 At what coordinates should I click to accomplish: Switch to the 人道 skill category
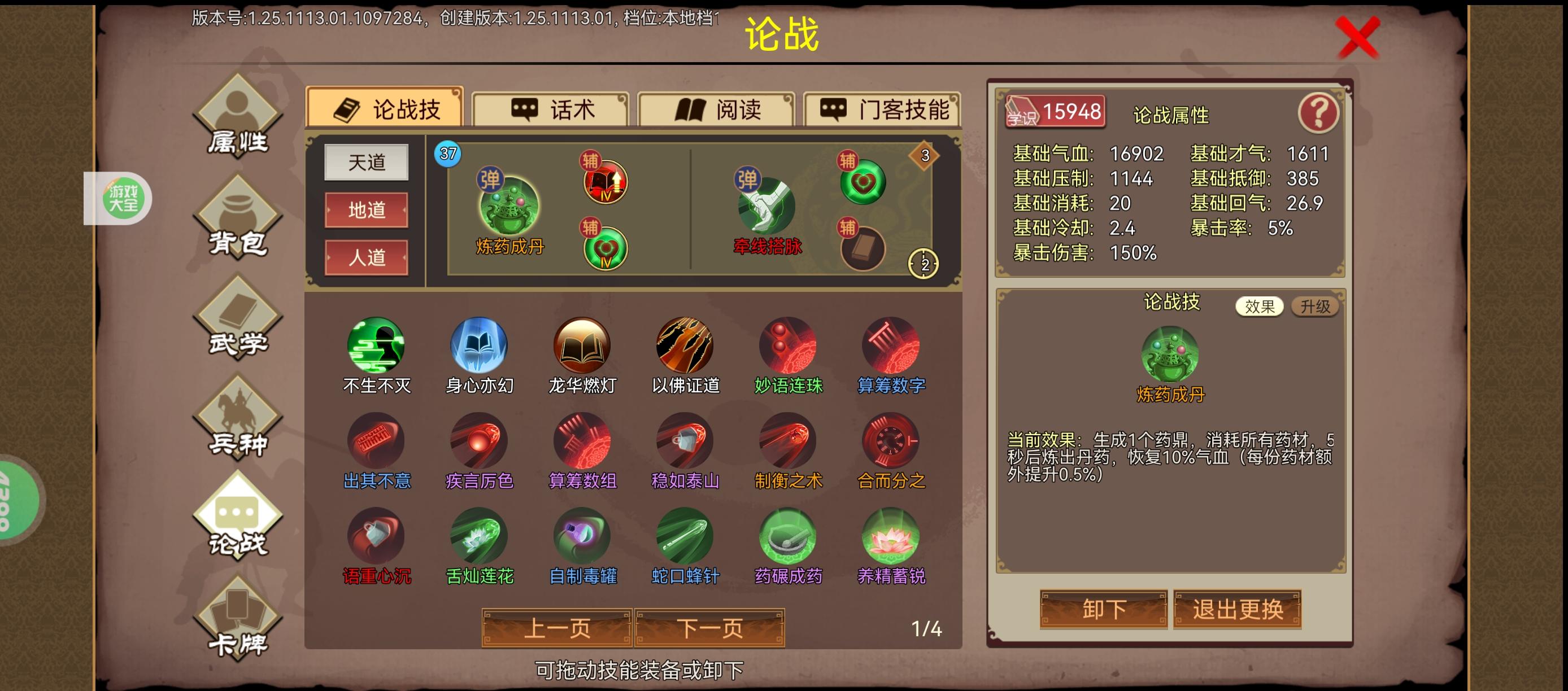pos(367,259)
